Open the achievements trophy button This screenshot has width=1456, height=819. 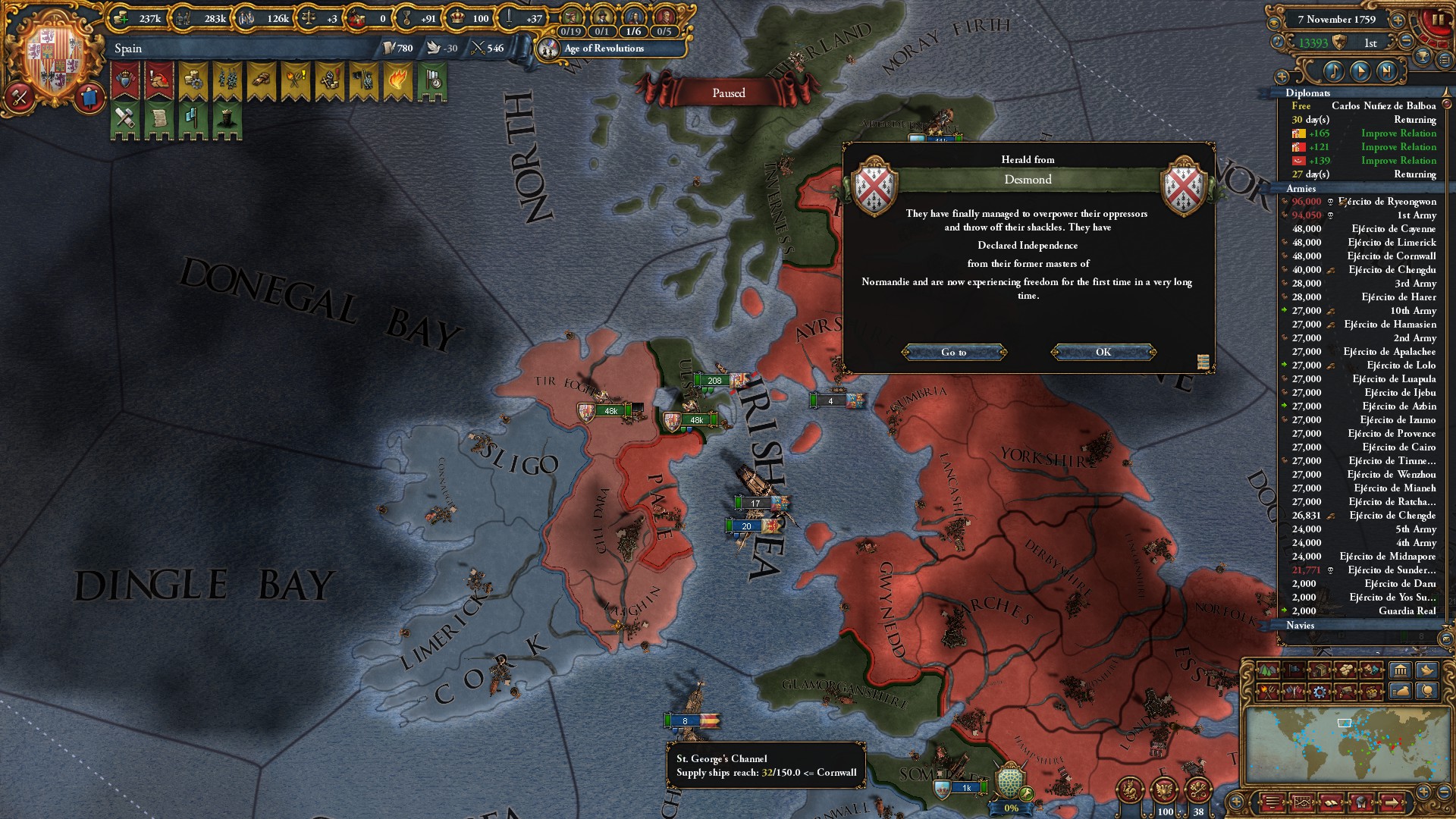[1423, 58]
